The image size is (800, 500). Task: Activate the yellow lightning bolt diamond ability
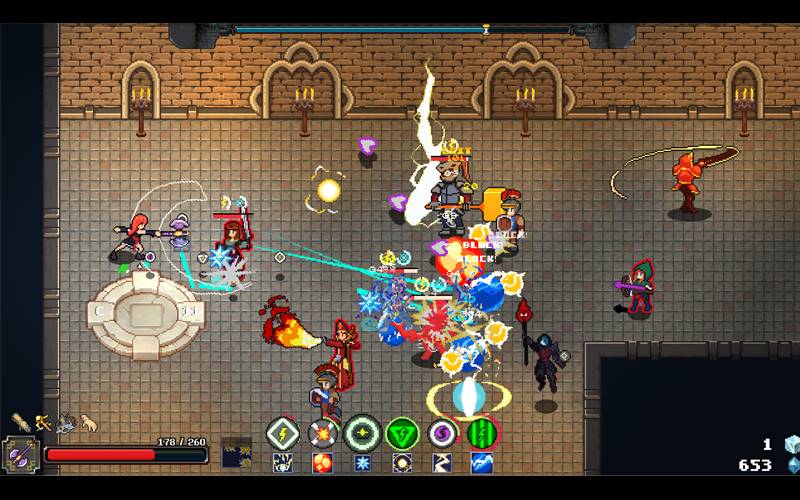(282, 434)
